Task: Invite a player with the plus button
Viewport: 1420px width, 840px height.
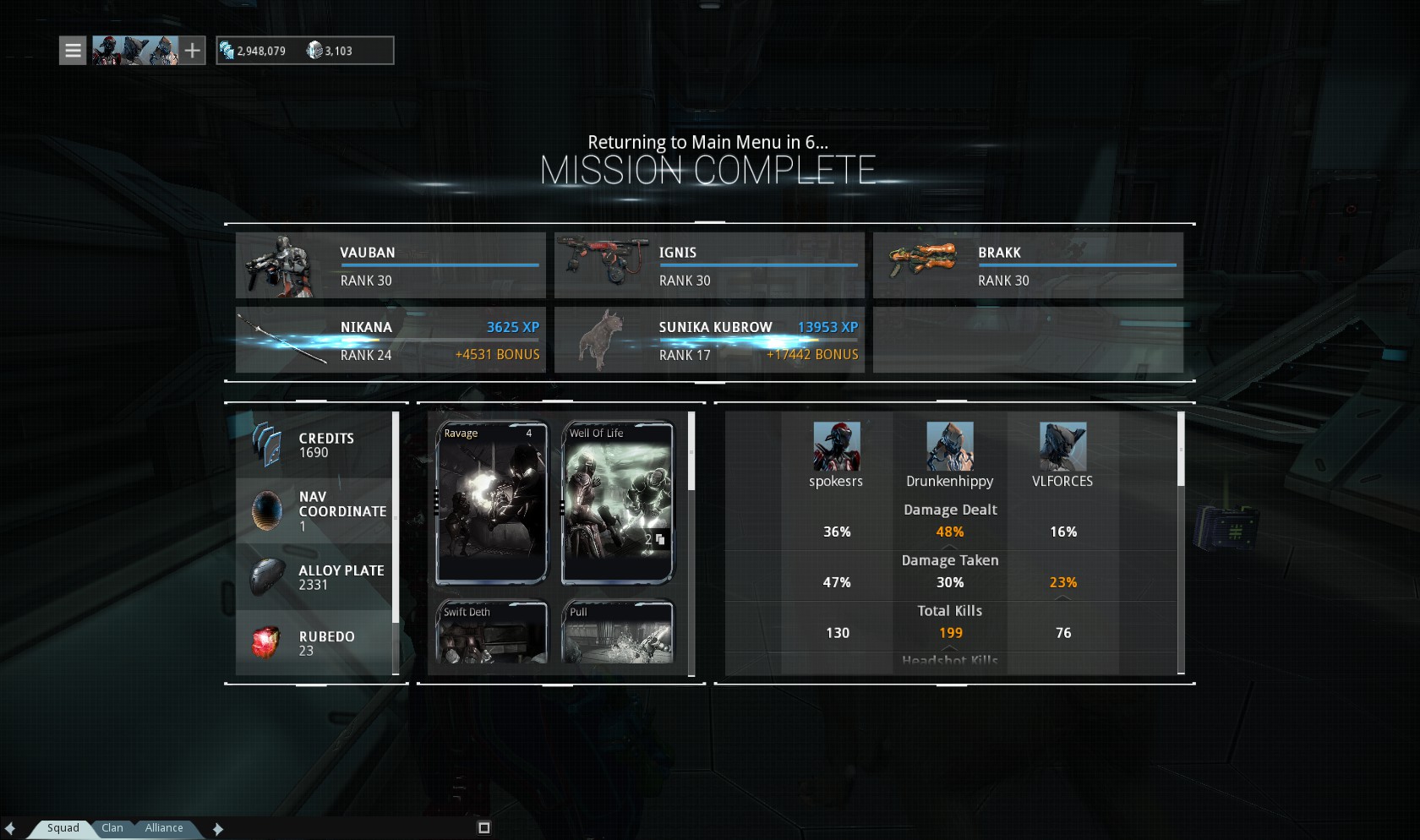Action: 193,51
